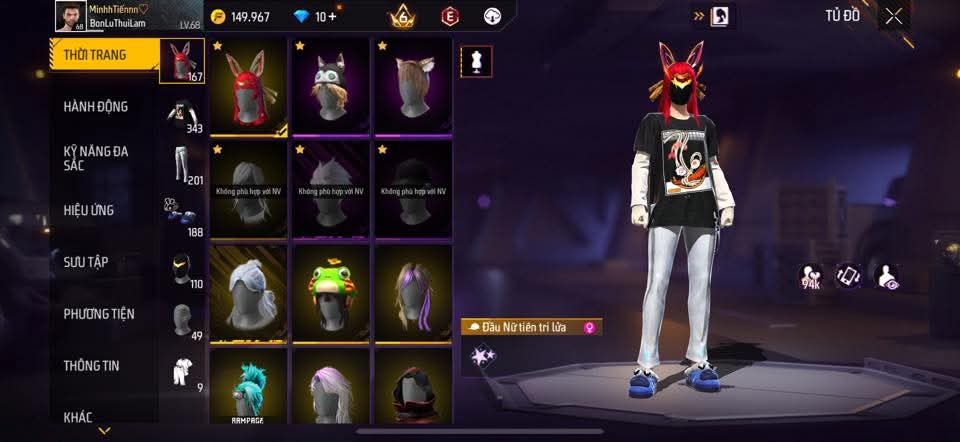Viewport: 960px width, 442px height.
Task: Show the Phương Tiện category
Action: (x=99, y=314)
